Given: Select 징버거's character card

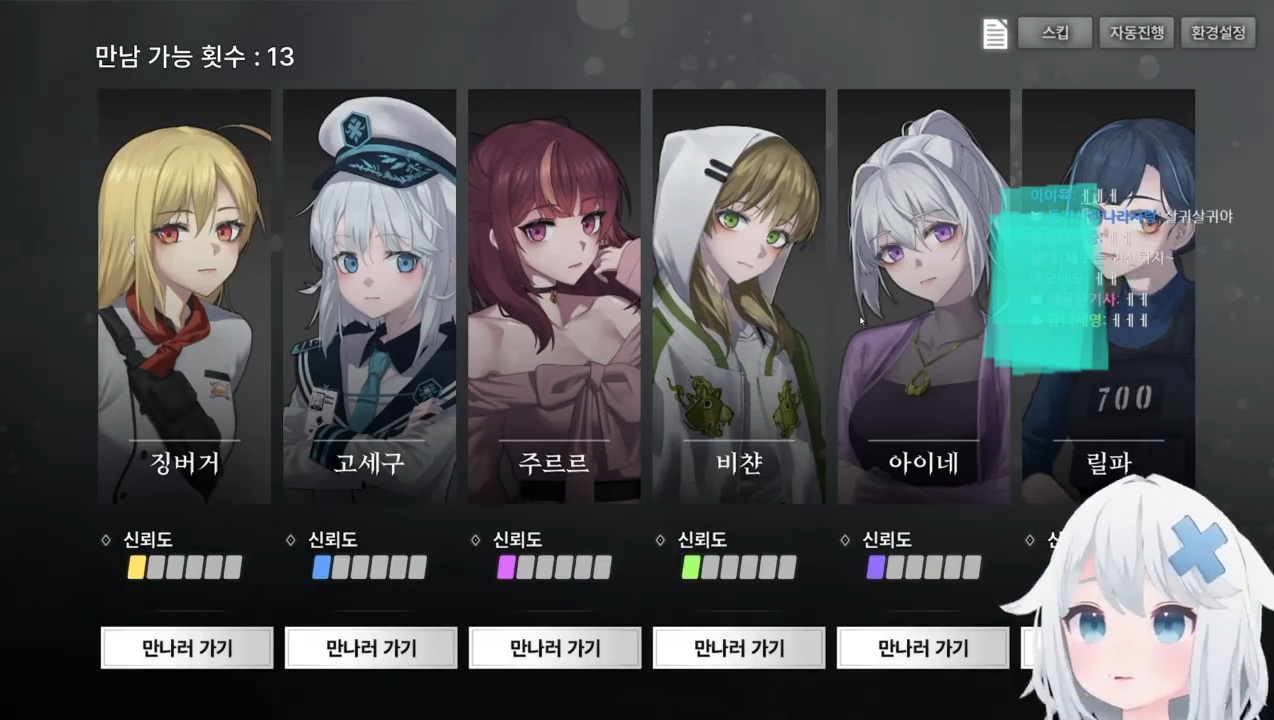Looking at the screenshot, I should click(184, 296).
